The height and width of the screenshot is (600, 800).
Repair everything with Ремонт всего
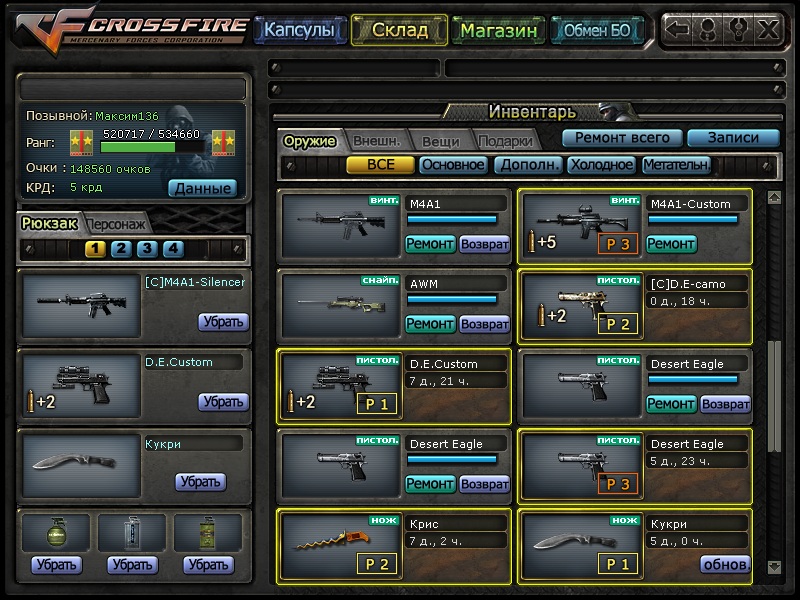pos(622,138)
